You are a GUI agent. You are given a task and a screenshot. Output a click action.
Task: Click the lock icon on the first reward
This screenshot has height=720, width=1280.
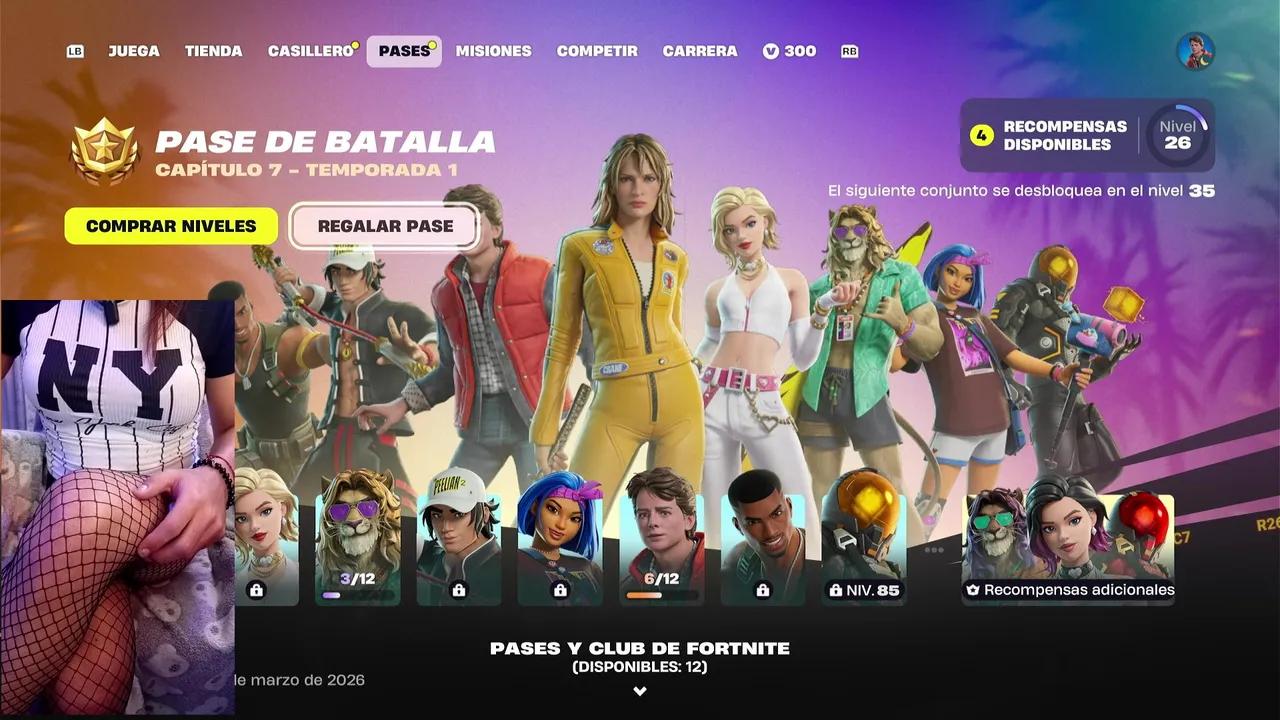(258, 590)
